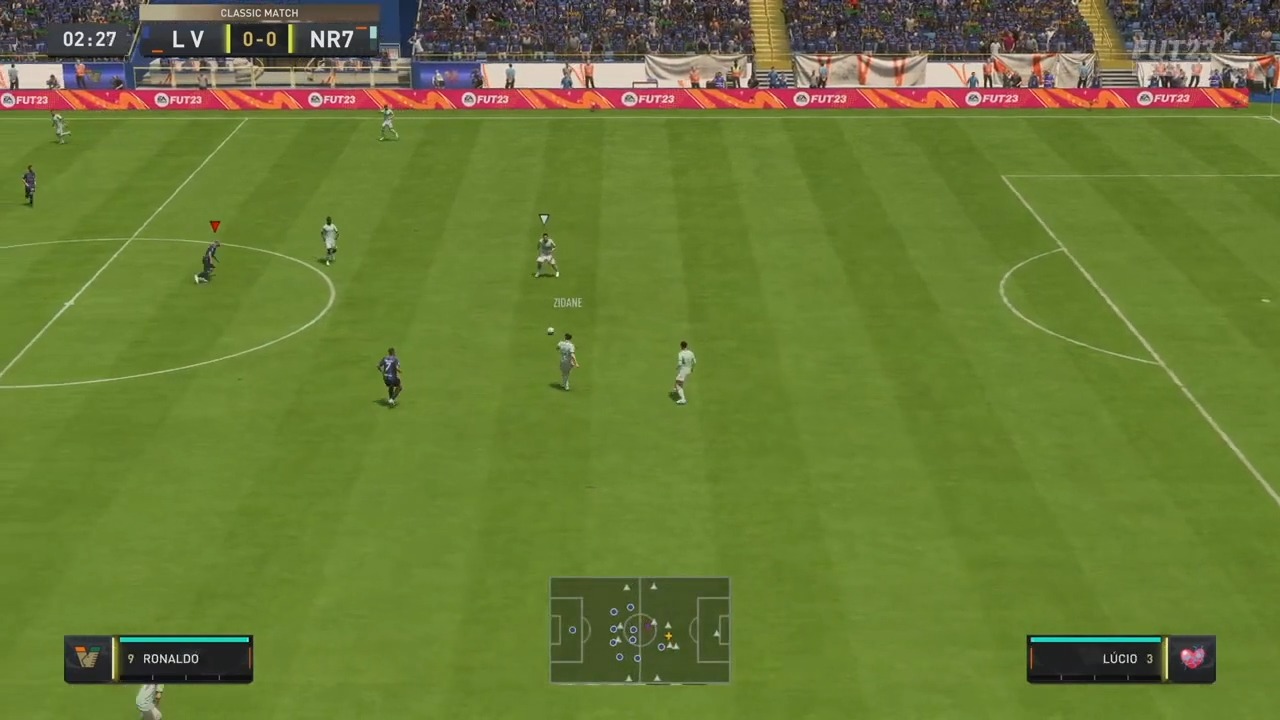The width and height of the screenshot is (1280, 720).
Task: Expand the match timer display
Action: click(89, 39)
